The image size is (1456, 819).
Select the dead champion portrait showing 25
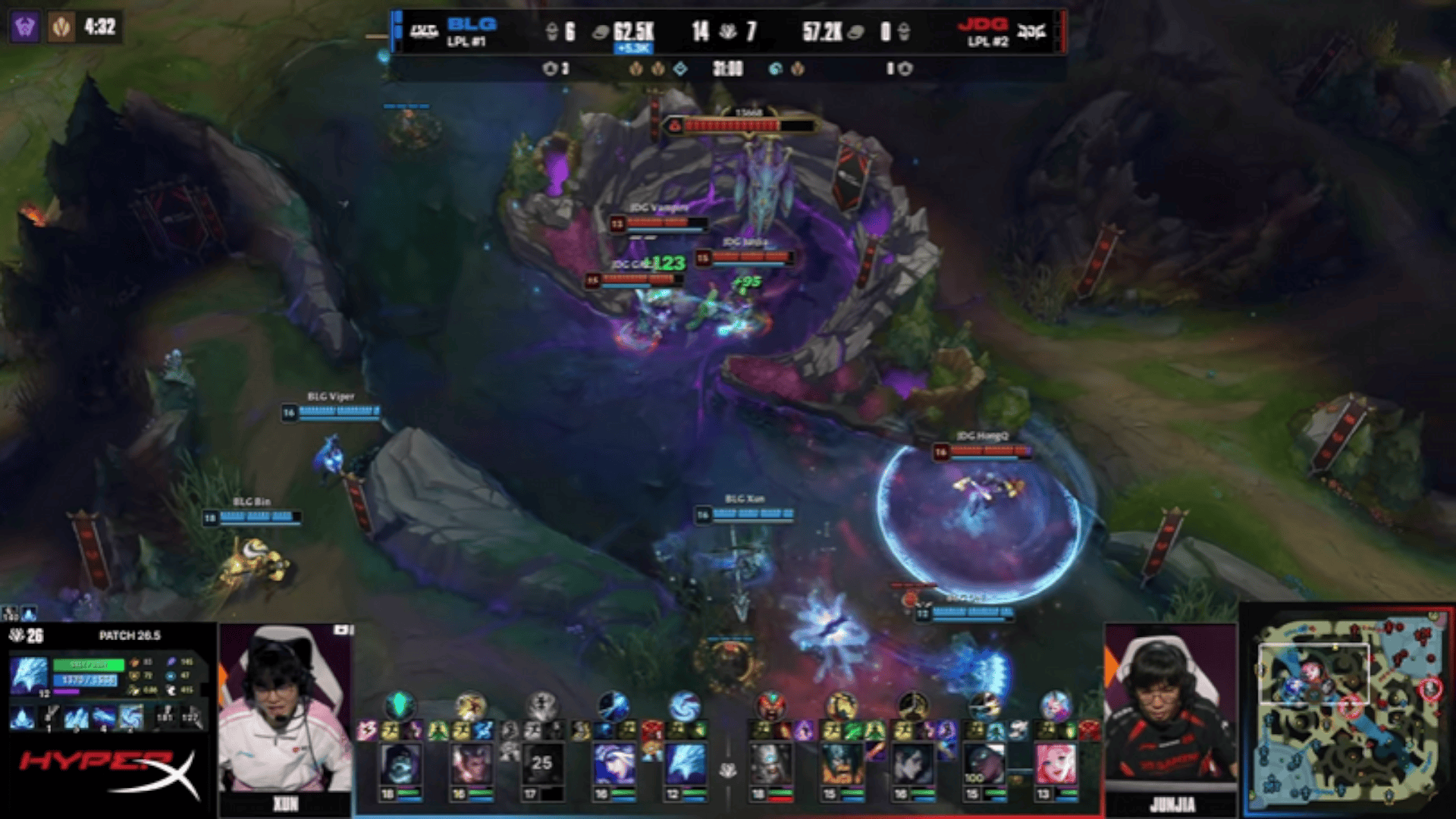[541, 764]
